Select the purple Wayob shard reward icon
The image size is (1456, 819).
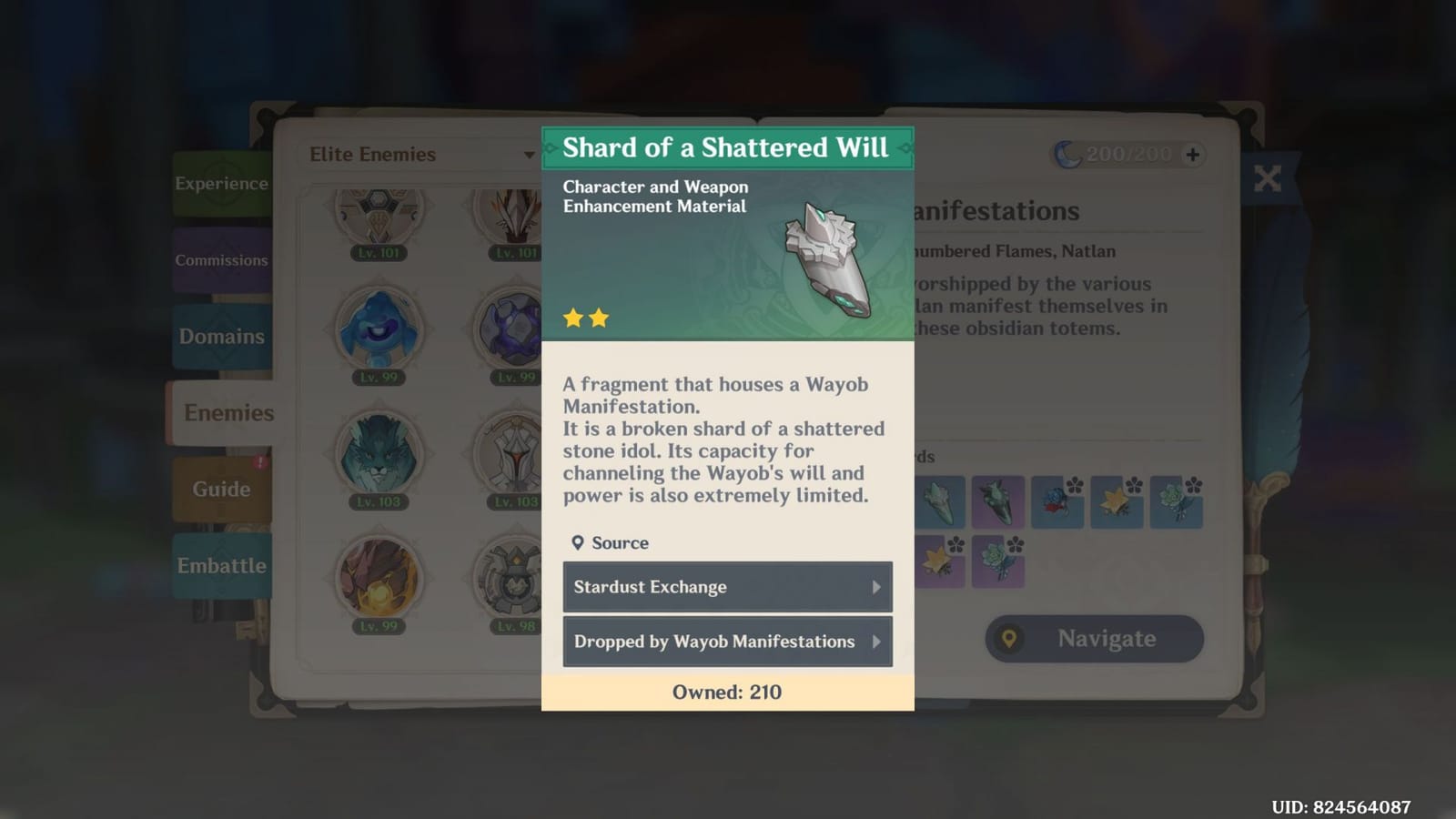point(998,501)
